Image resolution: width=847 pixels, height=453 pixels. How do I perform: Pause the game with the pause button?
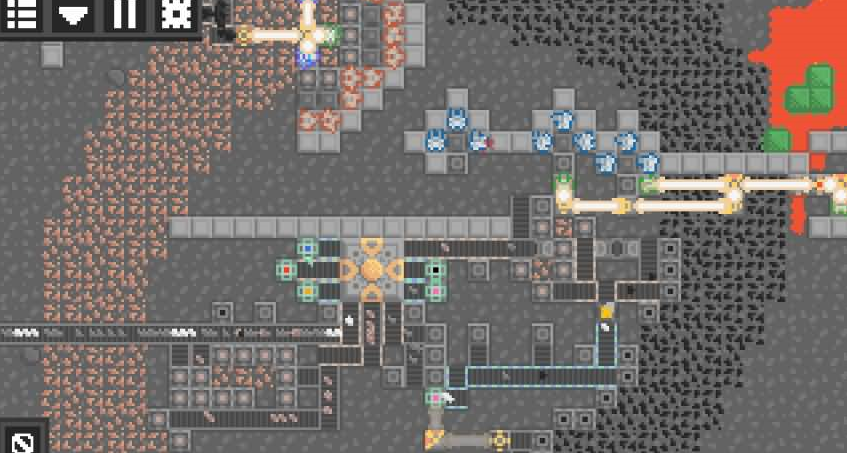coord(124,14)
